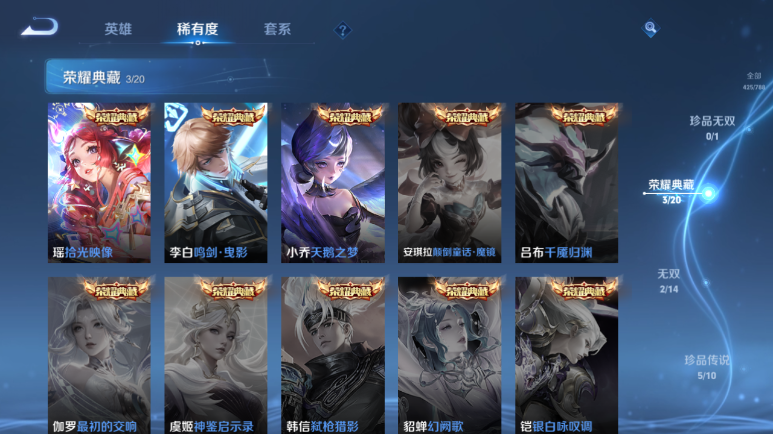Go to the 珍品传说 rarity category
Screen dimensions: 773x434
pos(706,366)
